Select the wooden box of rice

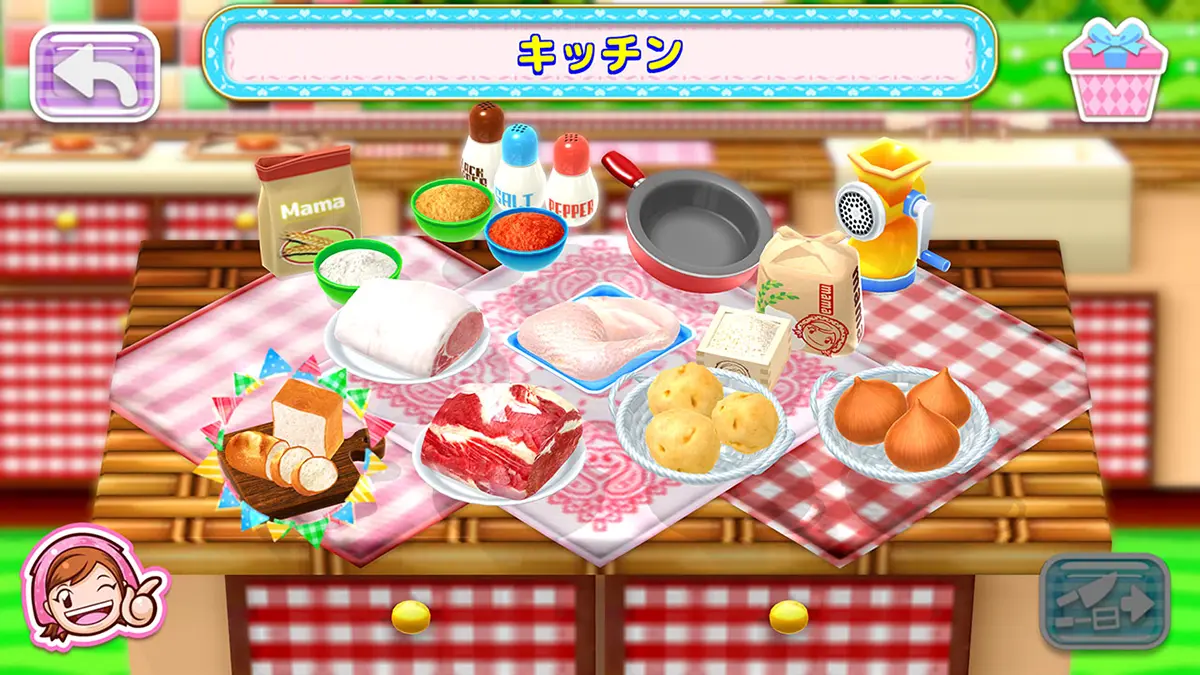744,341
